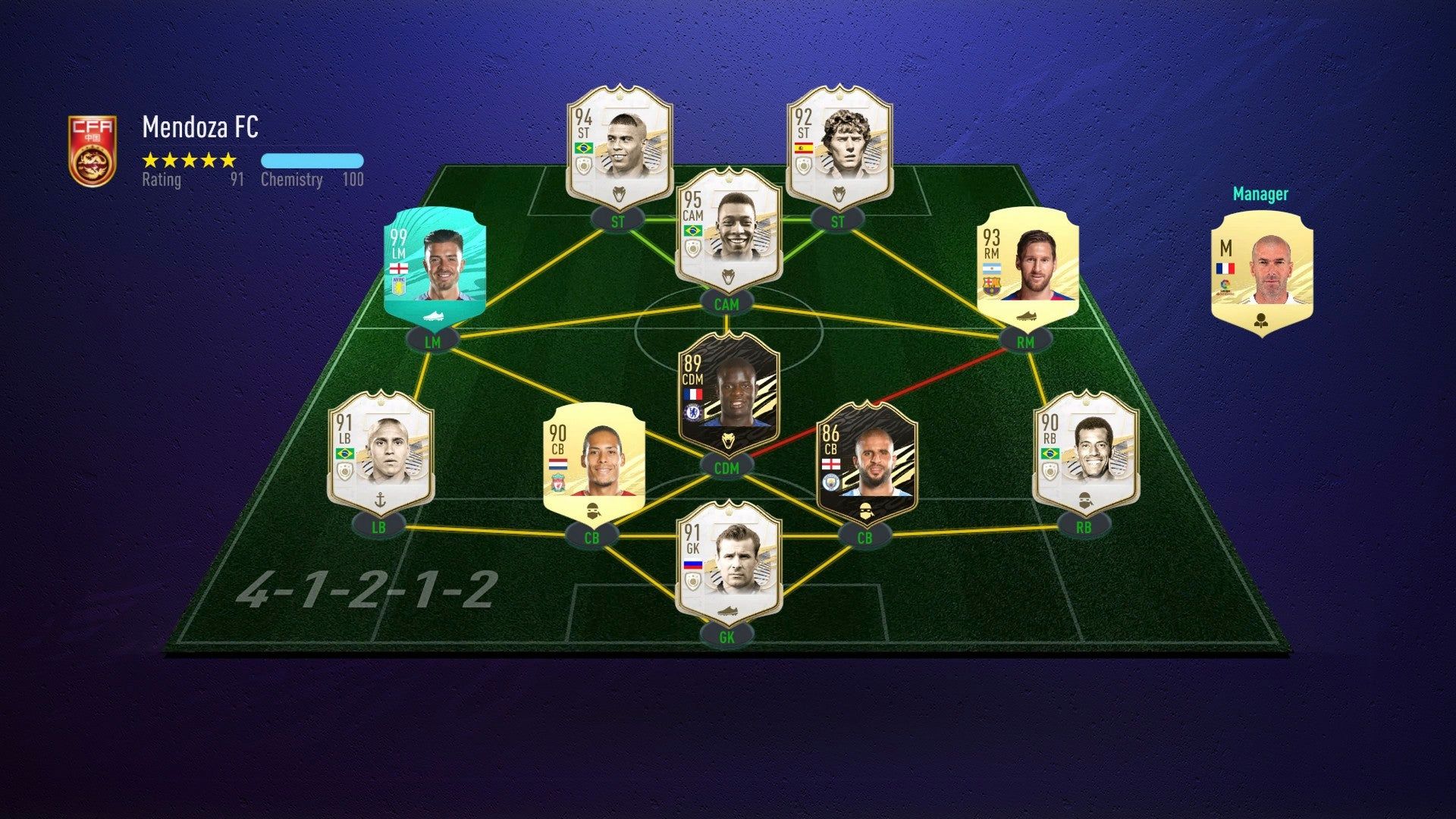Click the Manchester City crest on Walker's card
The height and width of the screenshot is (819, 1456).
(830, 483)
